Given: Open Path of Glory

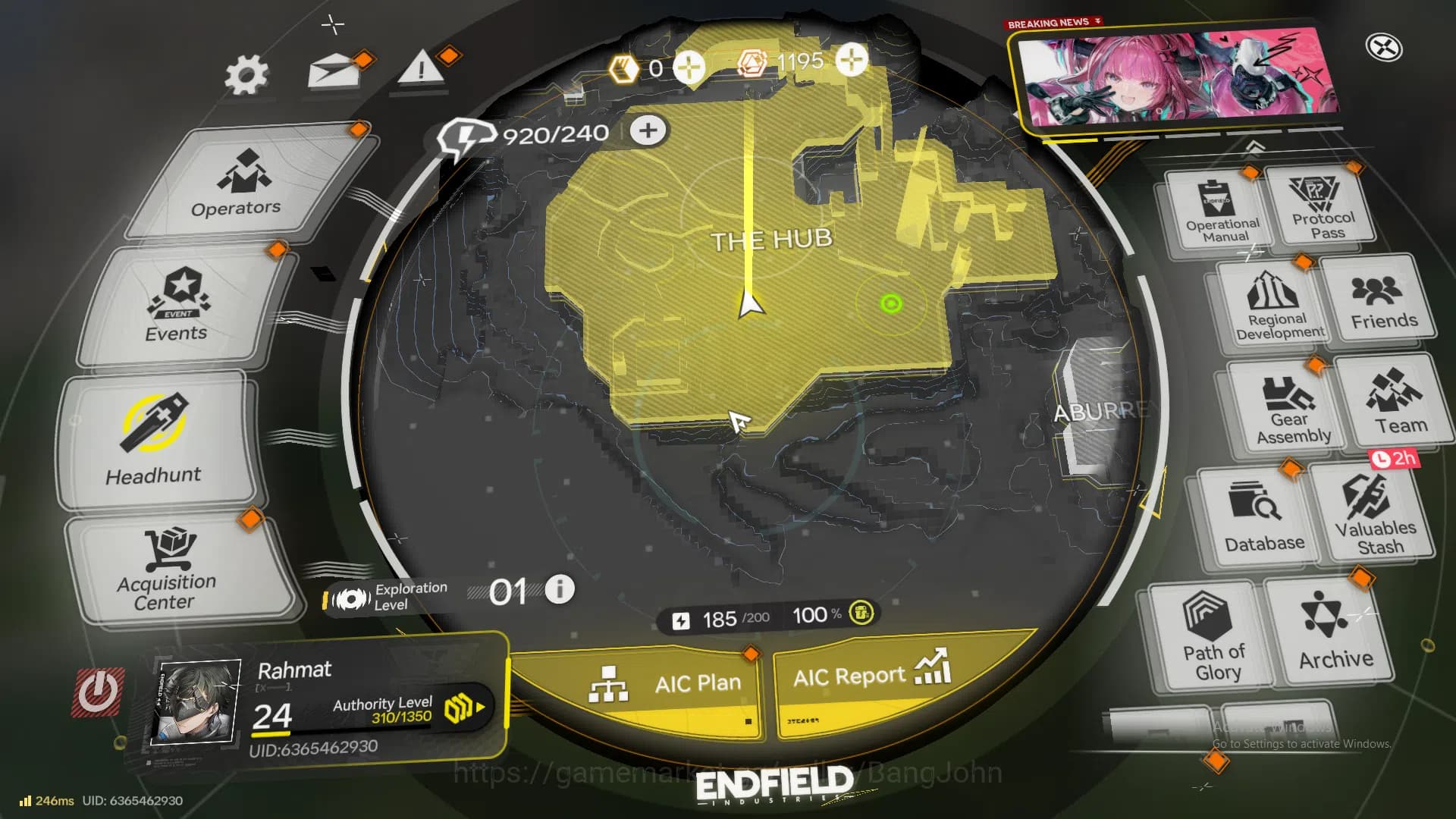Looking at the screenshot, I should [1212, 641].
